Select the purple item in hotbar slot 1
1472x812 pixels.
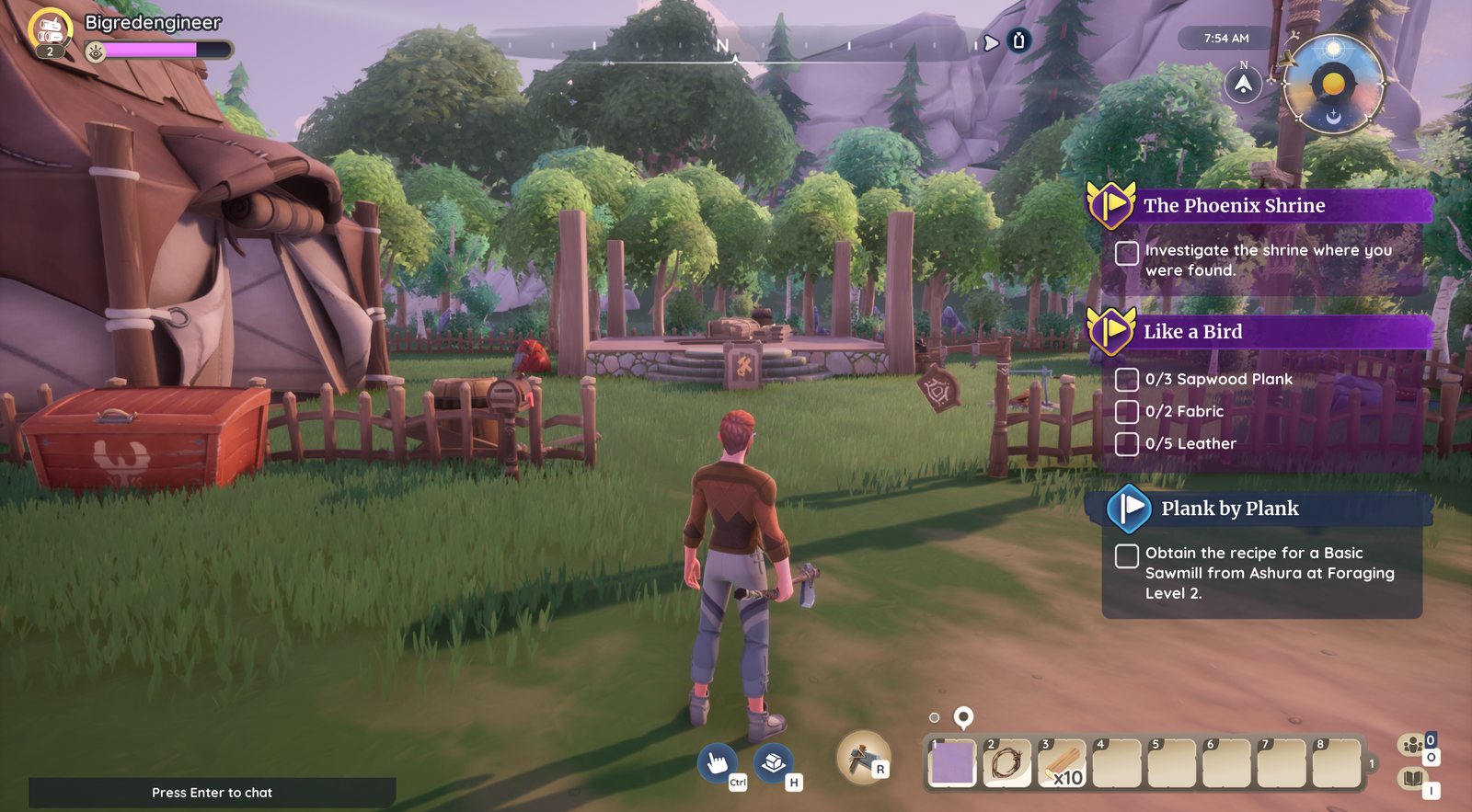tap(952, 763)
